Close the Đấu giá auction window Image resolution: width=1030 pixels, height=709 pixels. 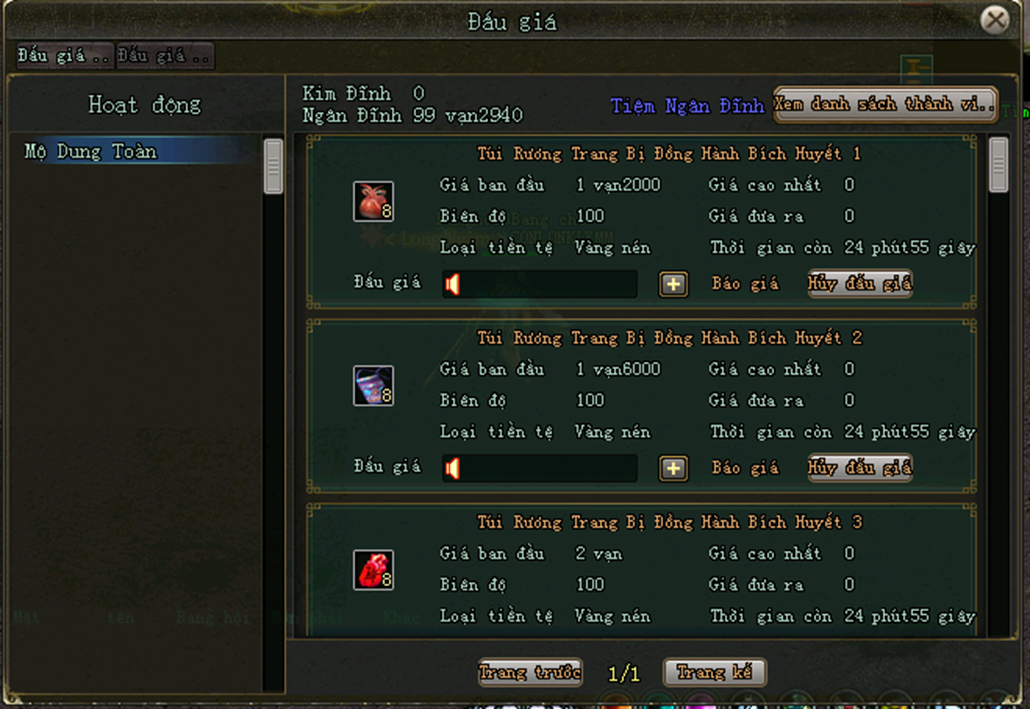[994, 20]
